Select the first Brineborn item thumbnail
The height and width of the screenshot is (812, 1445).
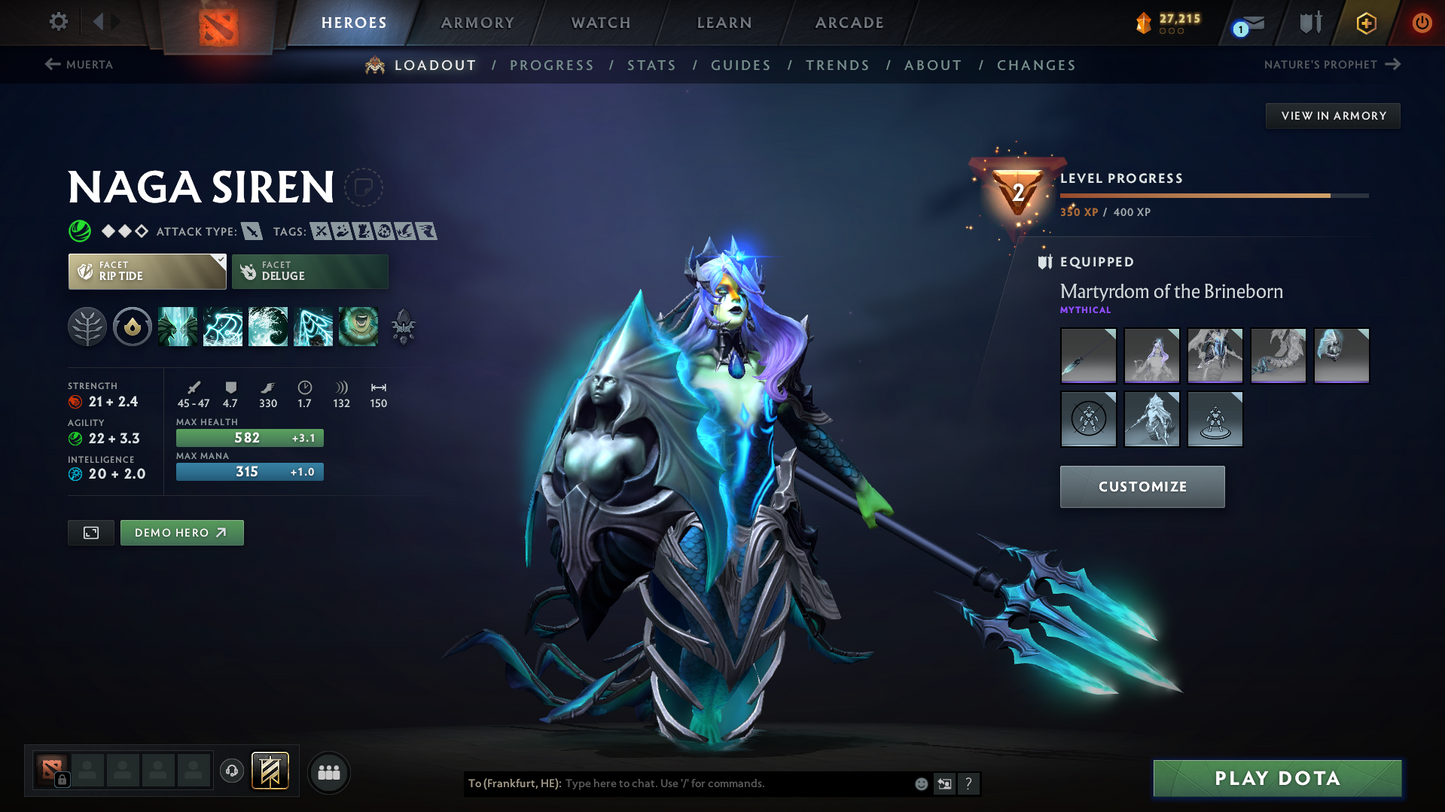coord(1088,355)
